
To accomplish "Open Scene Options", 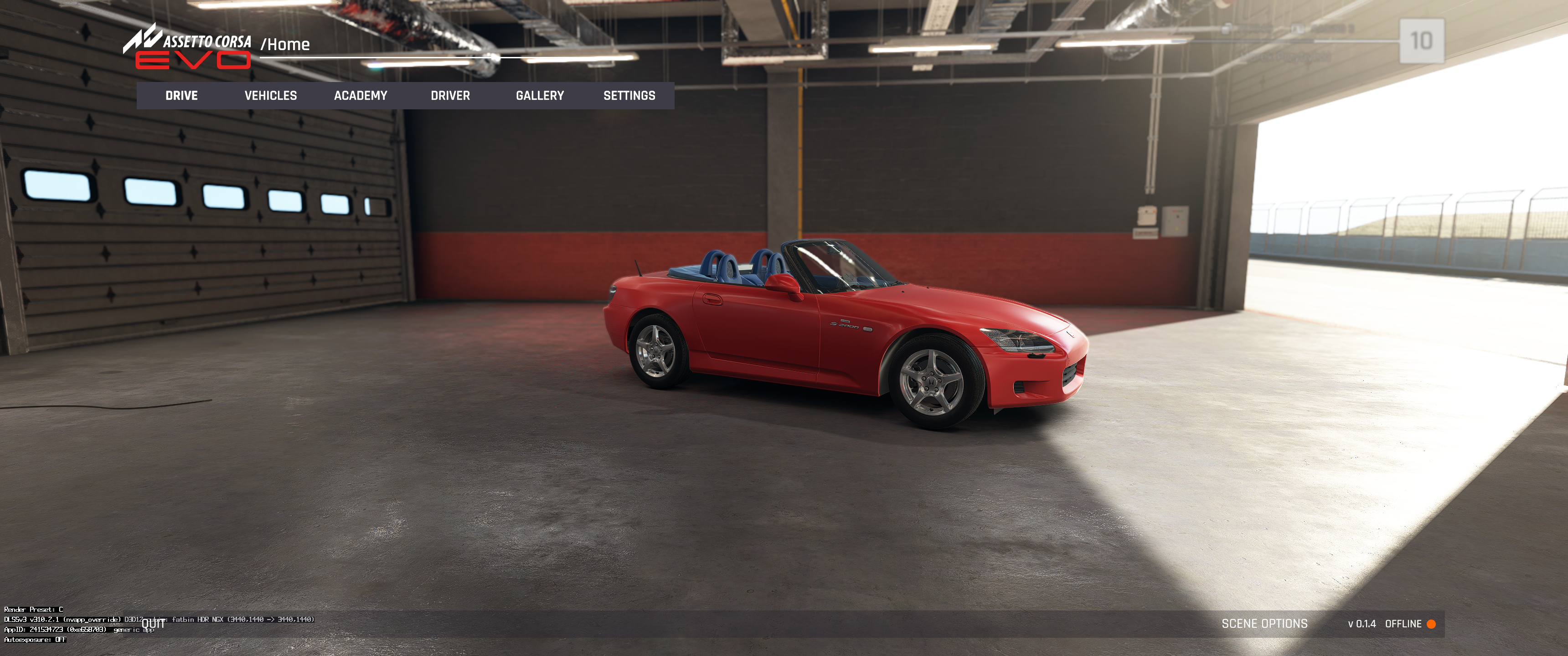I will pyautogui.click(x=1264, y=624).
